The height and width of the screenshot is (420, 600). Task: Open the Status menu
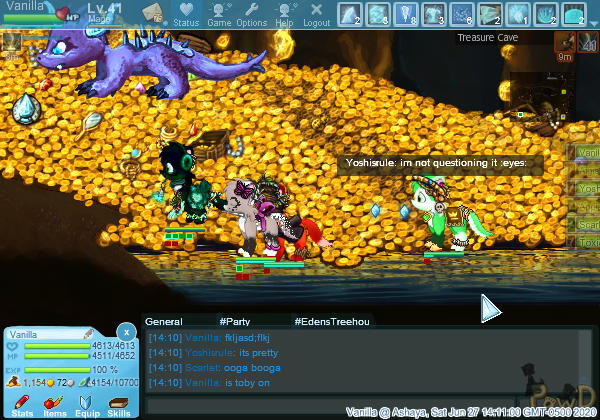click(186, 14)
